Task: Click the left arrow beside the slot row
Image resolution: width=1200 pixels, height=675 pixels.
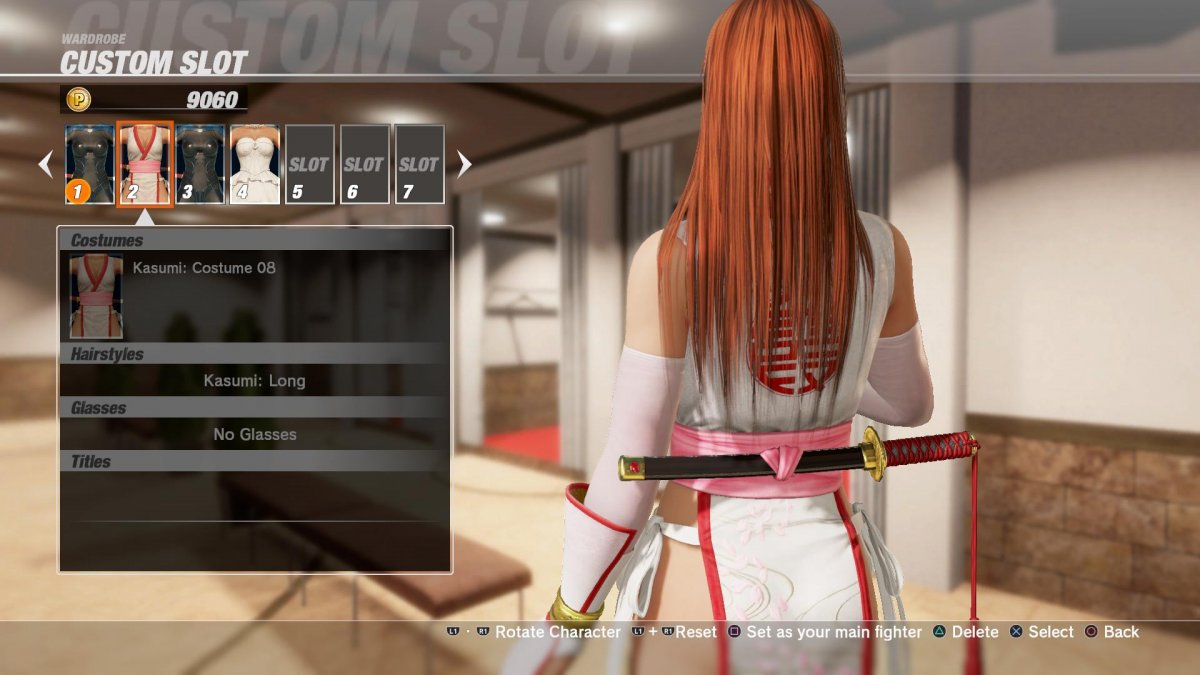Action: (x=45, y=164)
